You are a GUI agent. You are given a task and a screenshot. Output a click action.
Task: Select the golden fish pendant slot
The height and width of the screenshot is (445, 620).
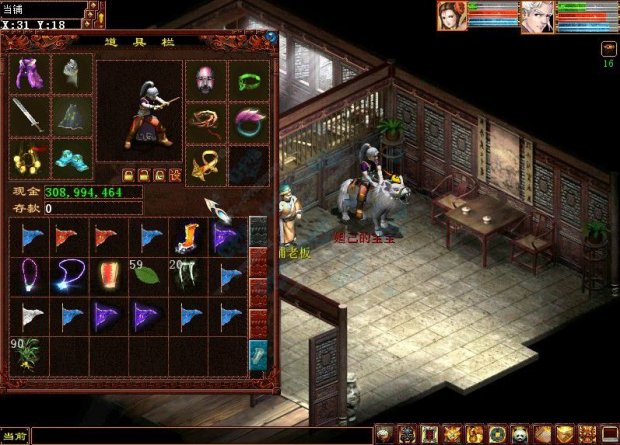(x=205, y=164)
